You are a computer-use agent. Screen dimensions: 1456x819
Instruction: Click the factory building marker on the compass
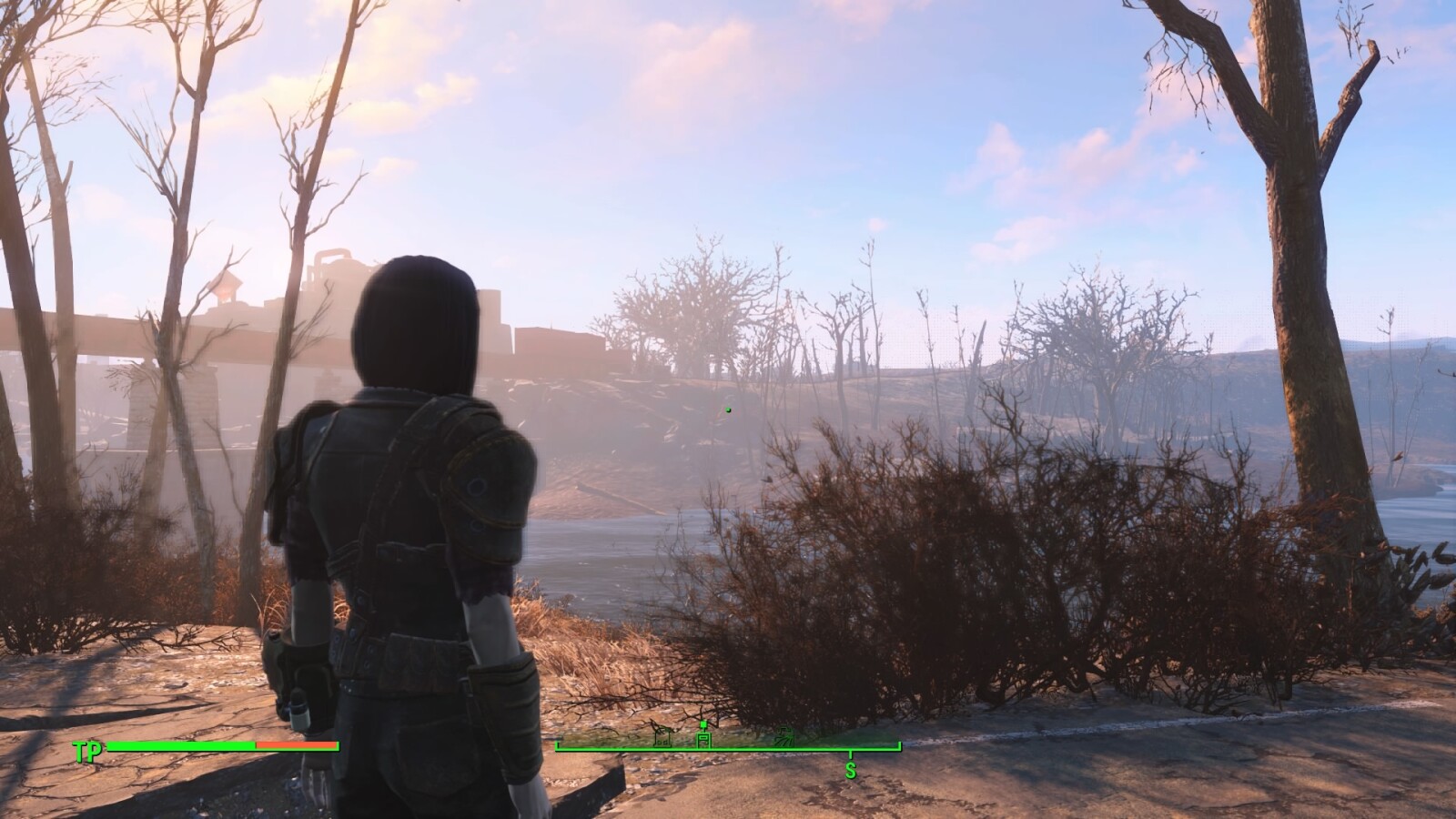tap(703, 739)
